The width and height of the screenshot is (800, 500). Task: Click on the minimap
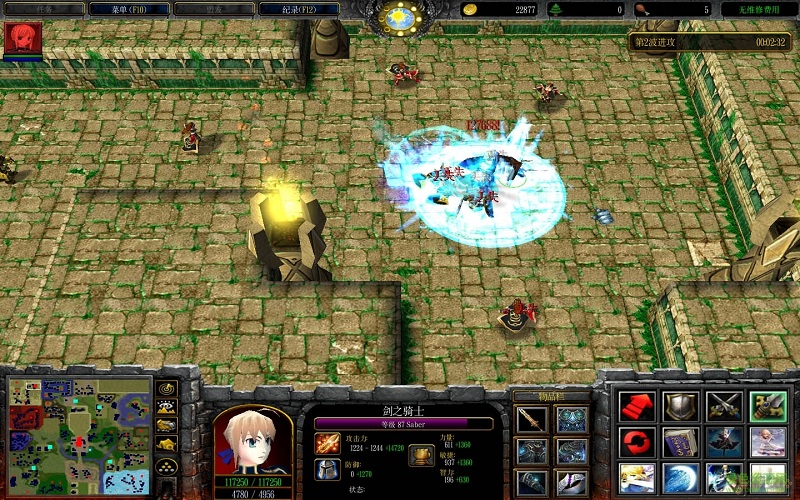[80, 434]
